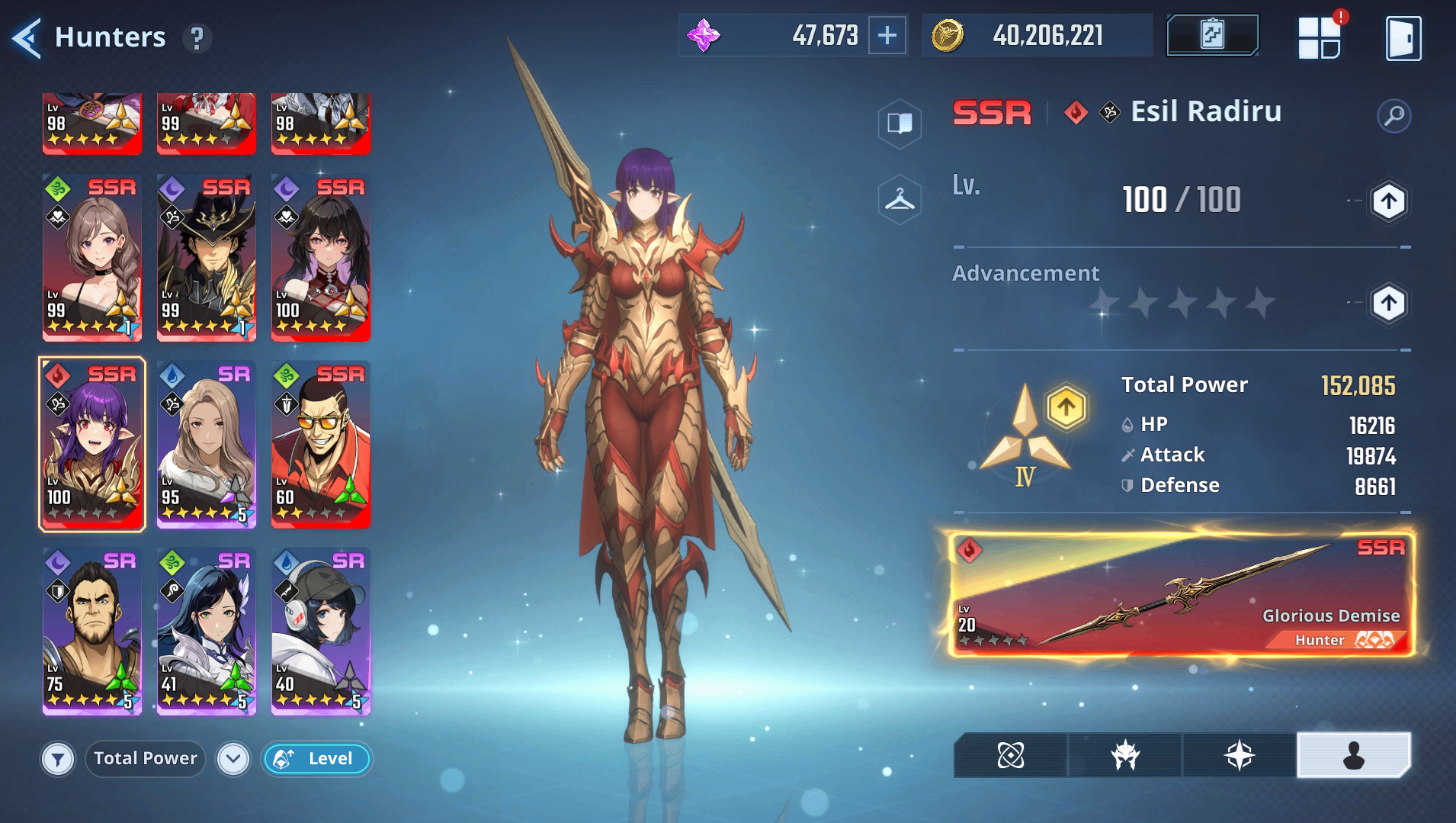This screenshot has width=1456, height=823.
Task: Select the level 40 hunter wearing headphones
Action: tap(320, 631)
